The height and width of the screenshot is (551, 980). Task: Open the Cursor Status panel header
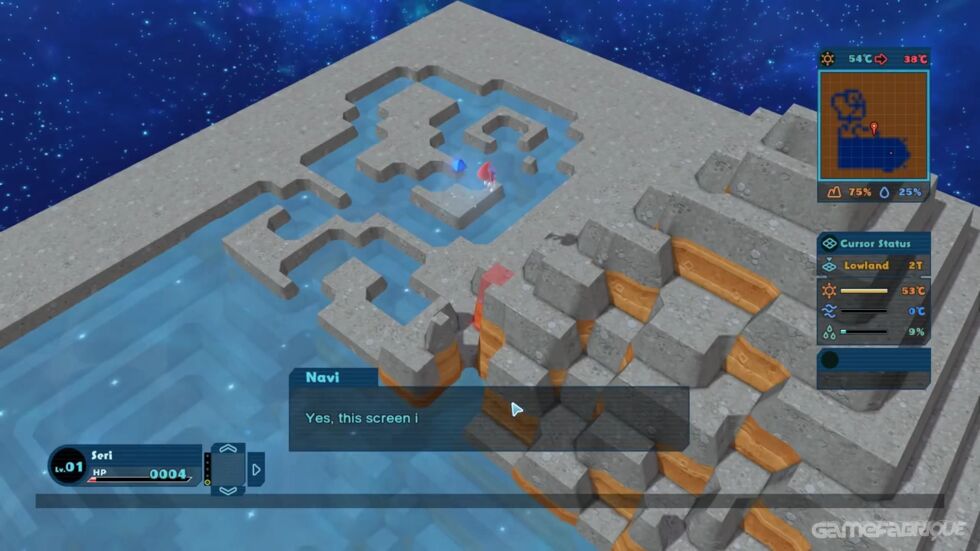pyautogui.click(x=873, y=243)
